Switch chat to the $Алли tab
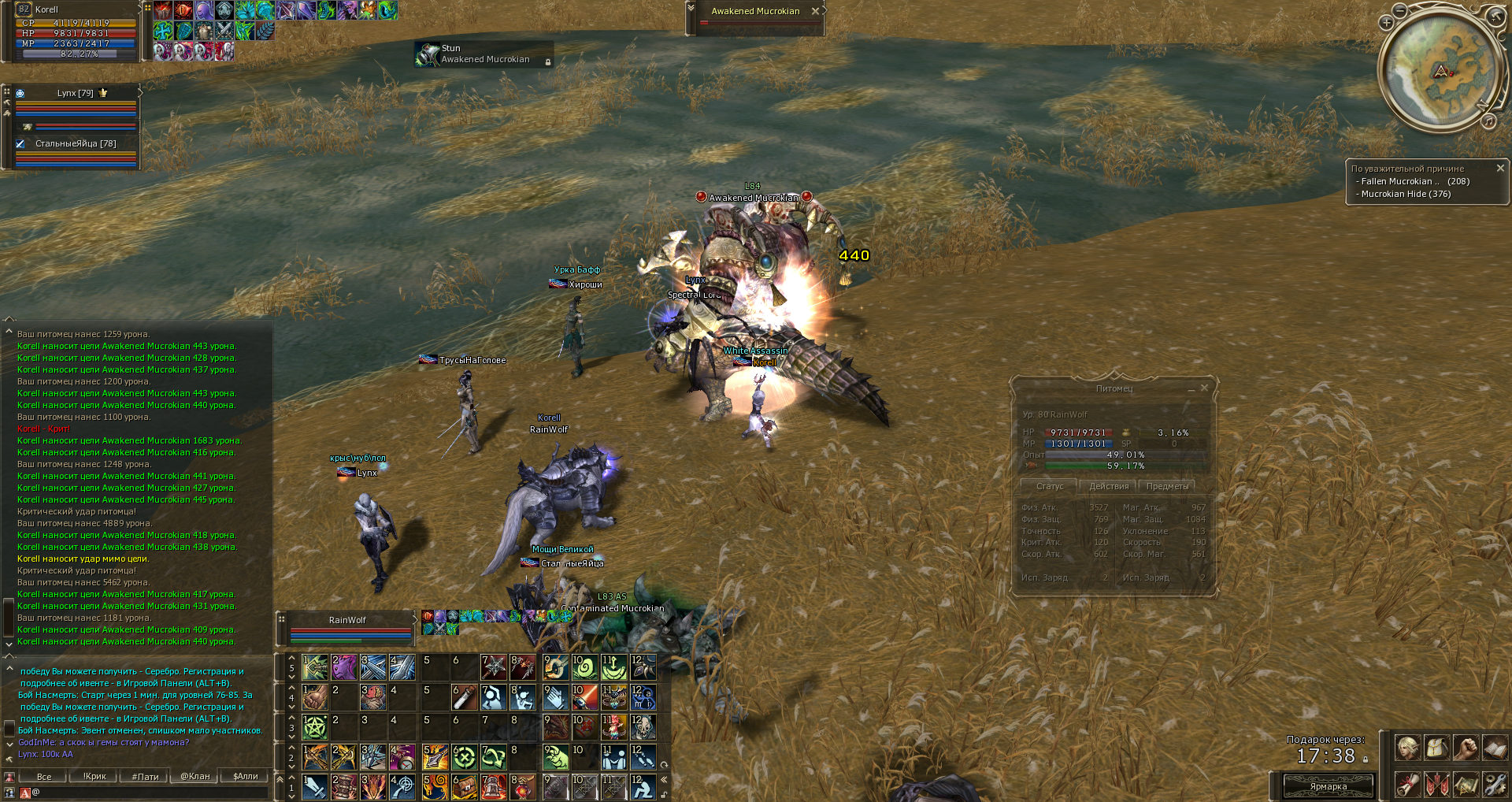The width and height of the screenshot is (1512, 802). [x=245, y=777]
